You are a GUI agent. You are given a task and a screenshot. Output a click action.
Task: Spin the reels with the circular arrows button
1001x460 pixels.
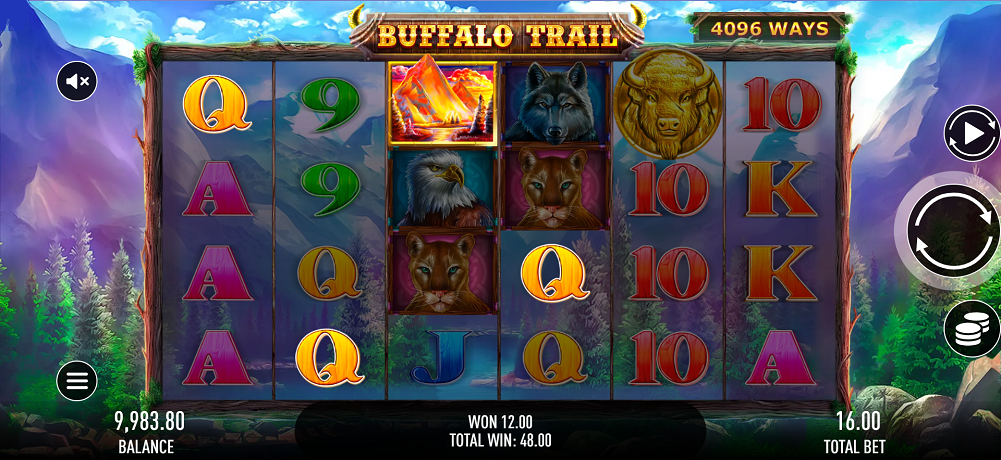[x=951, y=232]
